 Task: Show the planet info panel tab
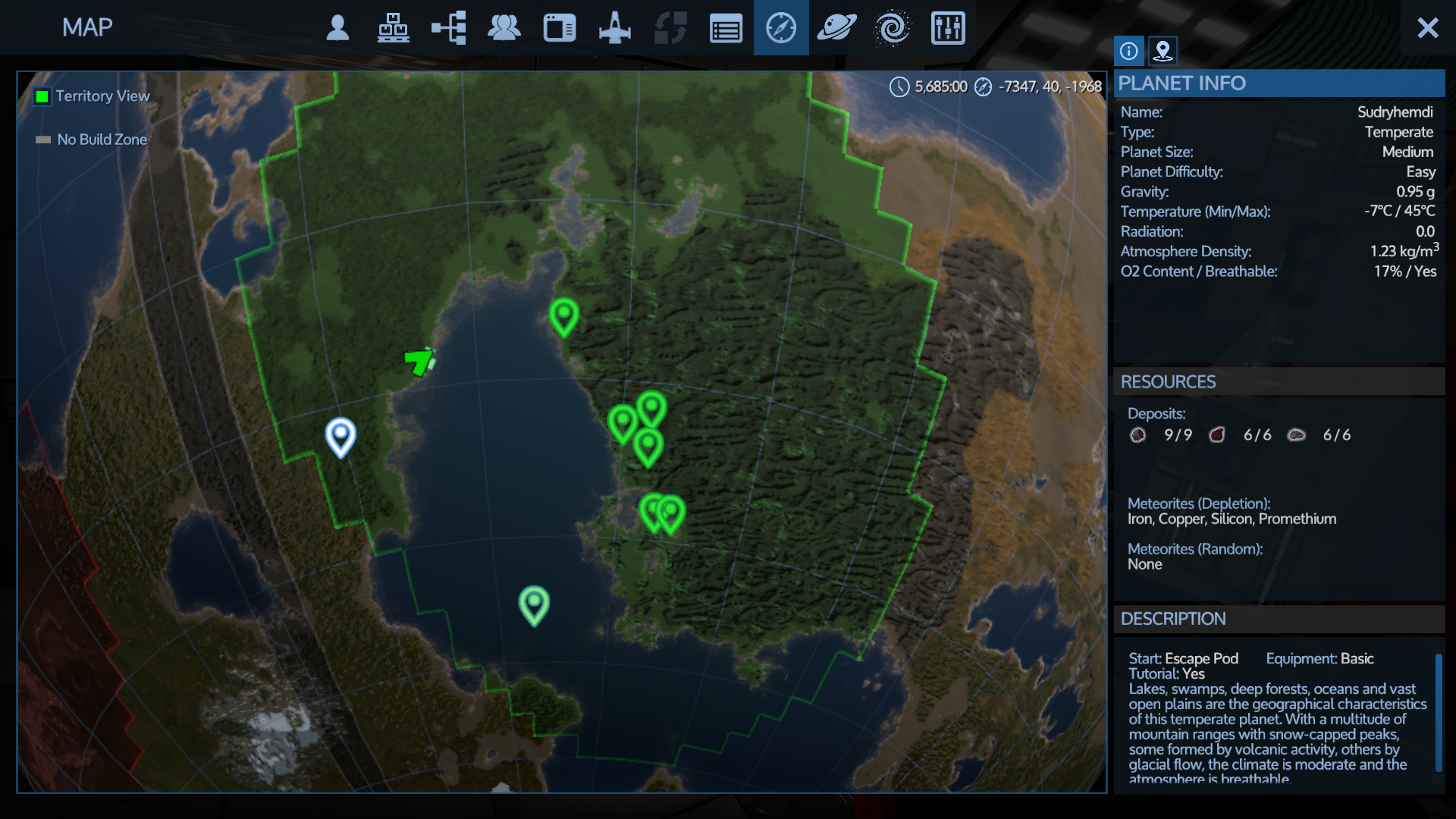(x=1128, y=51)
